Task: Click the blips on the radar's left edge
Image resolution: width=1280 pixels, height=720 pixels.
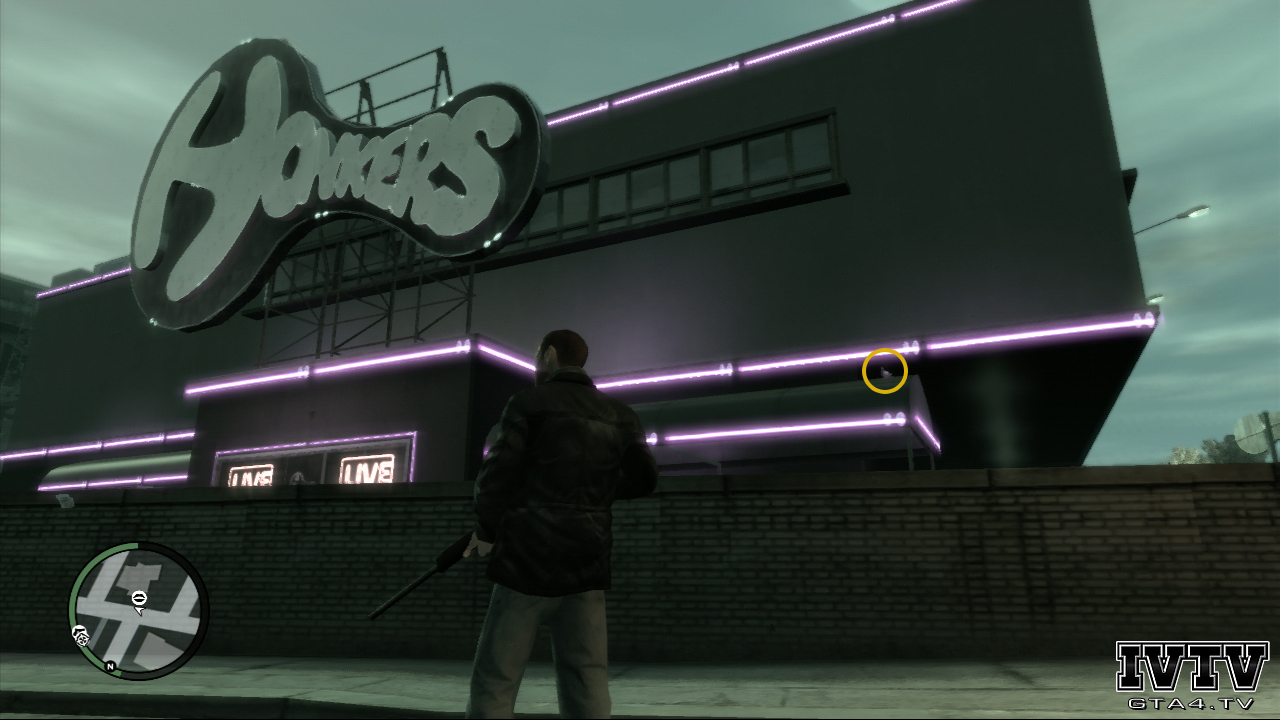Action: tap(80, 635)
